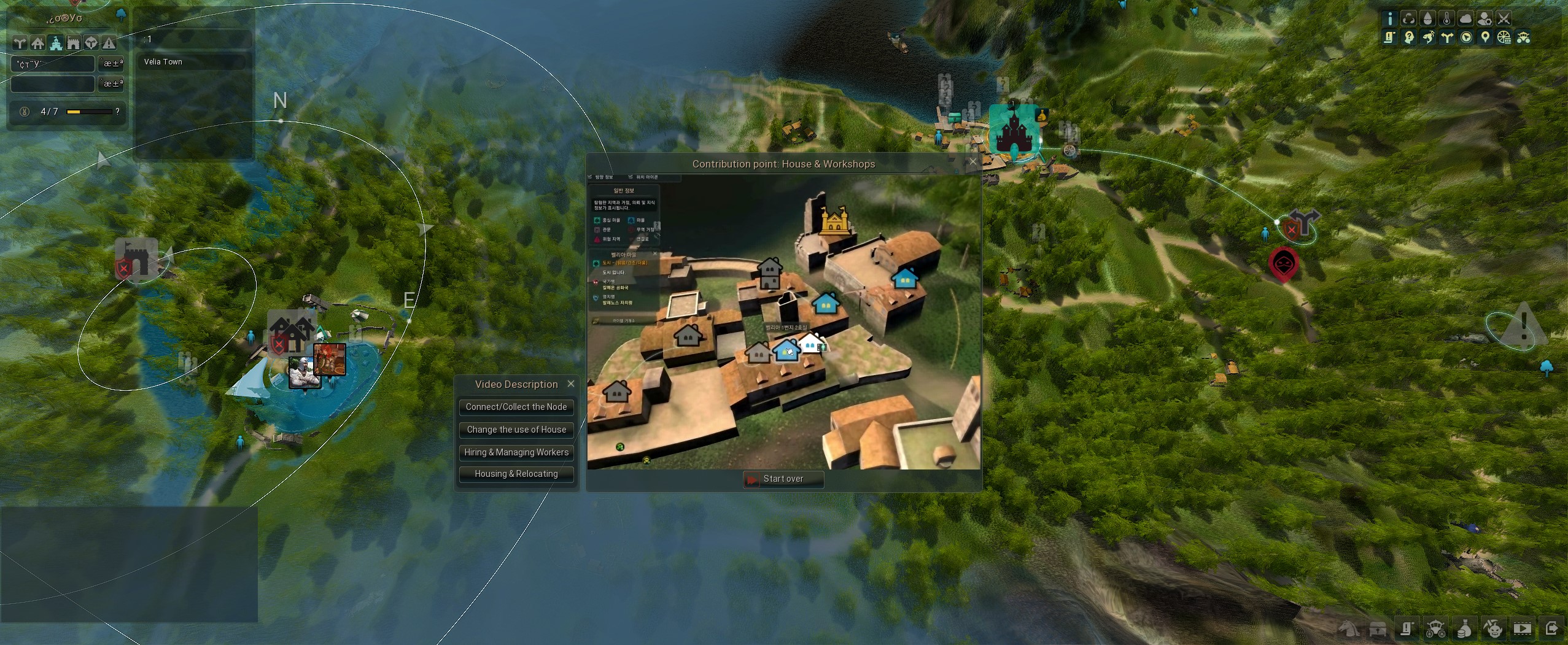Viewport: 1568px width, 645px height.
Task: Toggle the crossed swords map filter
Action: click(x=1504, y=18)
